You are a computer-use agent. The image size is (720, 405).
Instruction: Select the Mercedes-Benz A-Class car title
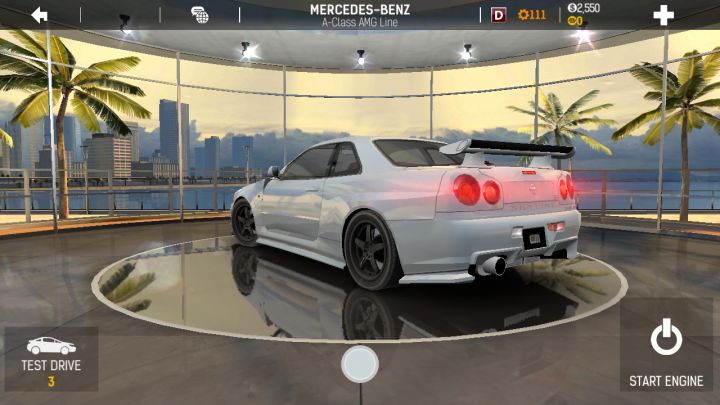362,14
